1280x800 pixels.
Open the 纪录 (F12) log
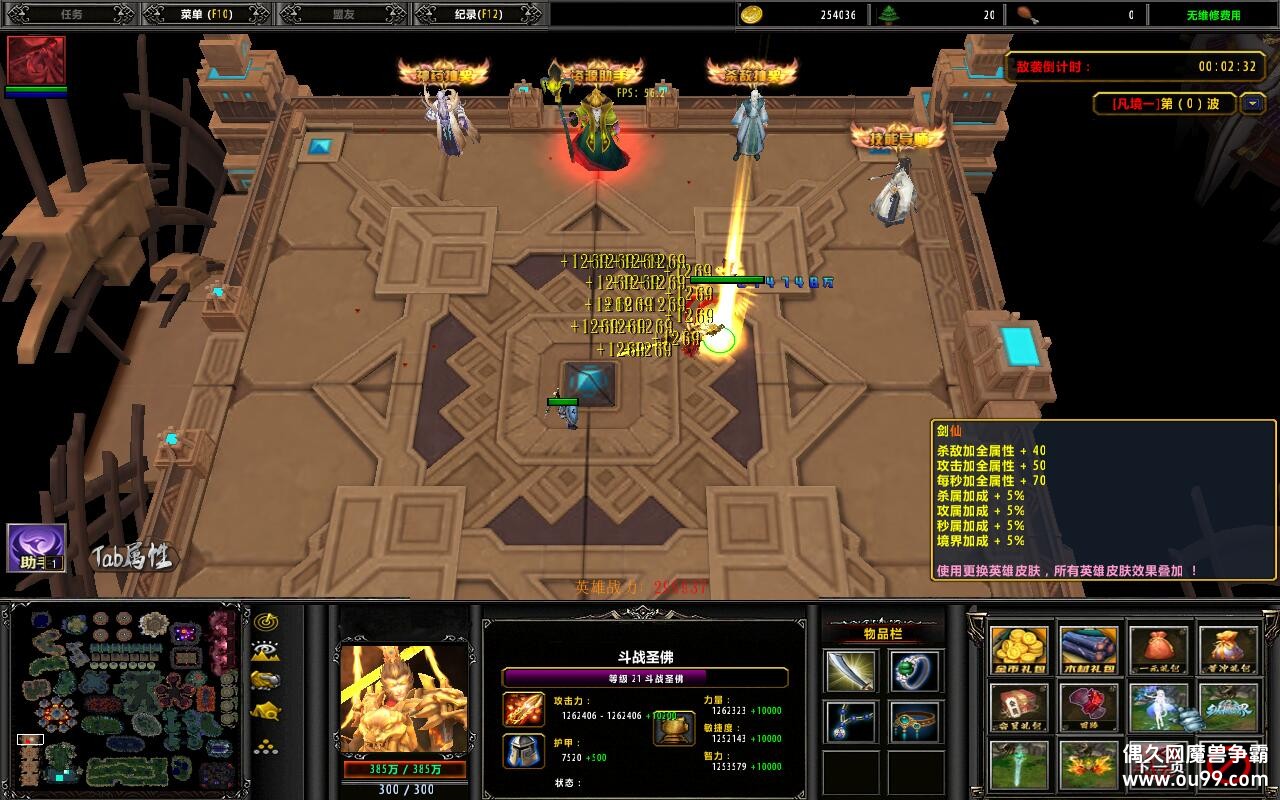tap(477, 14)
